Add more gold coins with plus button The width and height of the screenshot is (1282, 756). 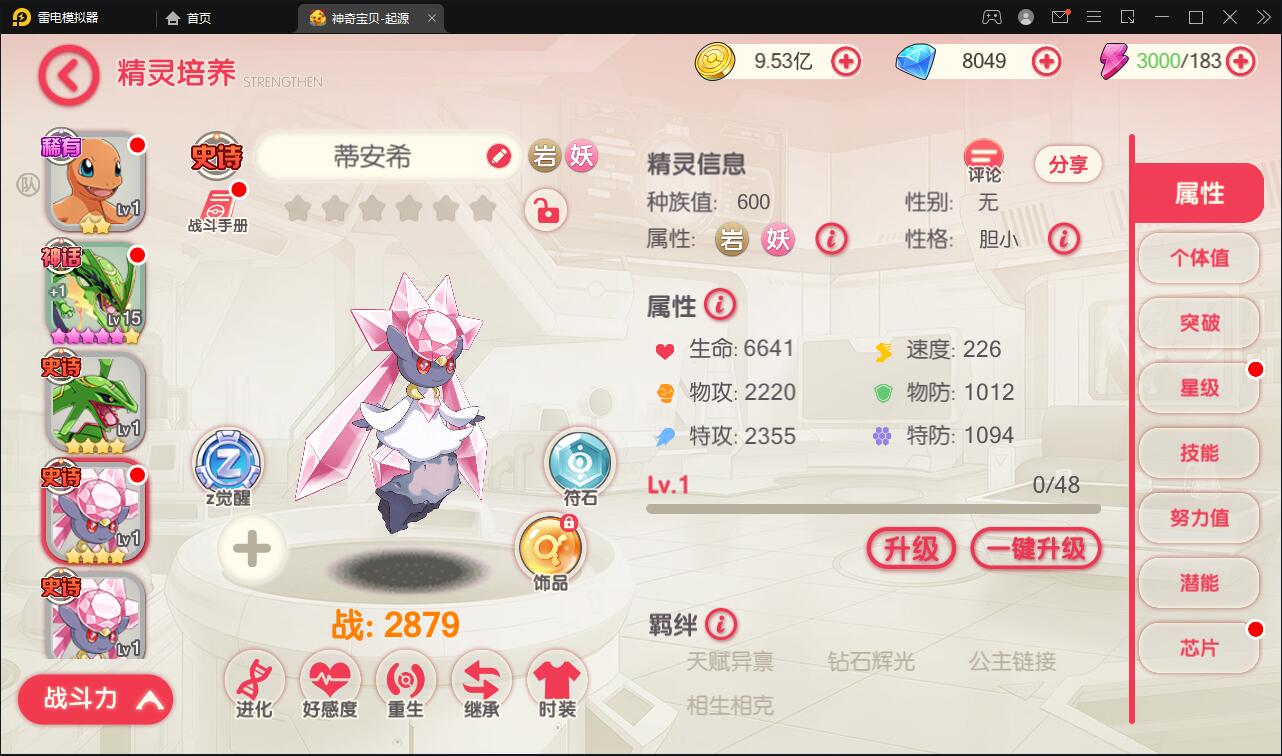click(x=846, y=62)
